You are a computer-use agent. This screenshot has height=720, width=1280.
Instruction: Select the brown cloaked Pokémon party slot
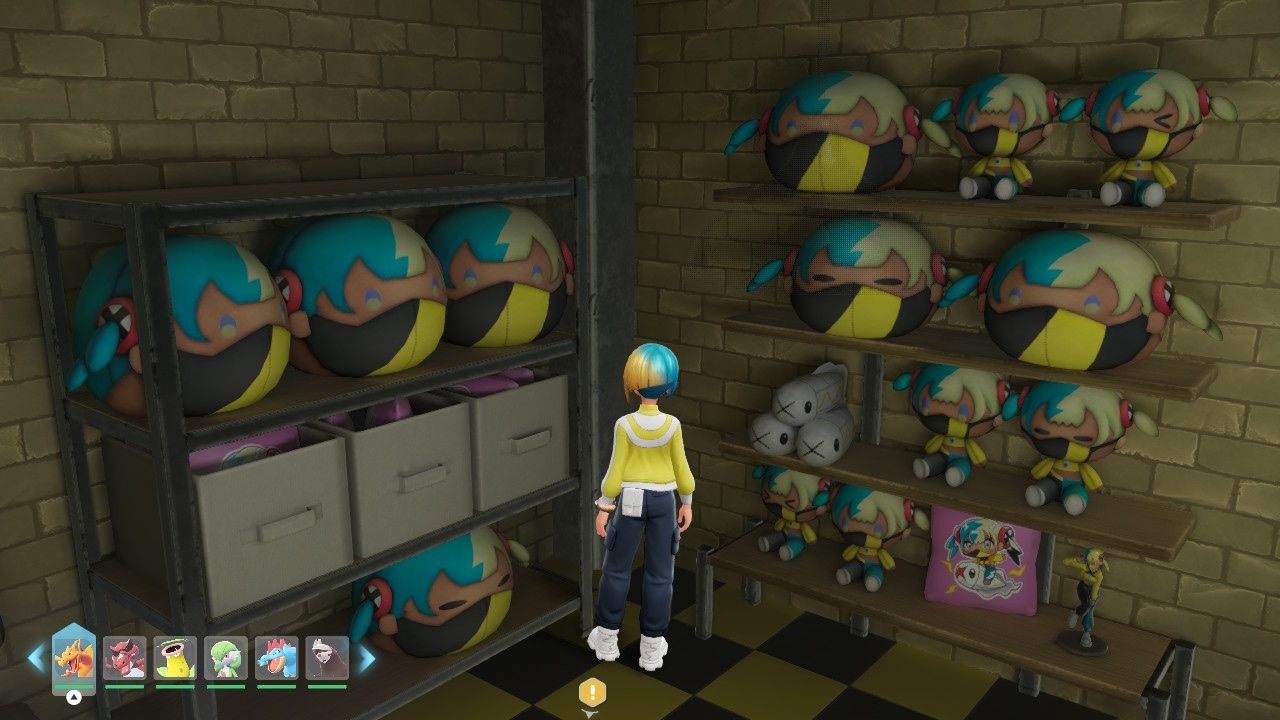327,659
